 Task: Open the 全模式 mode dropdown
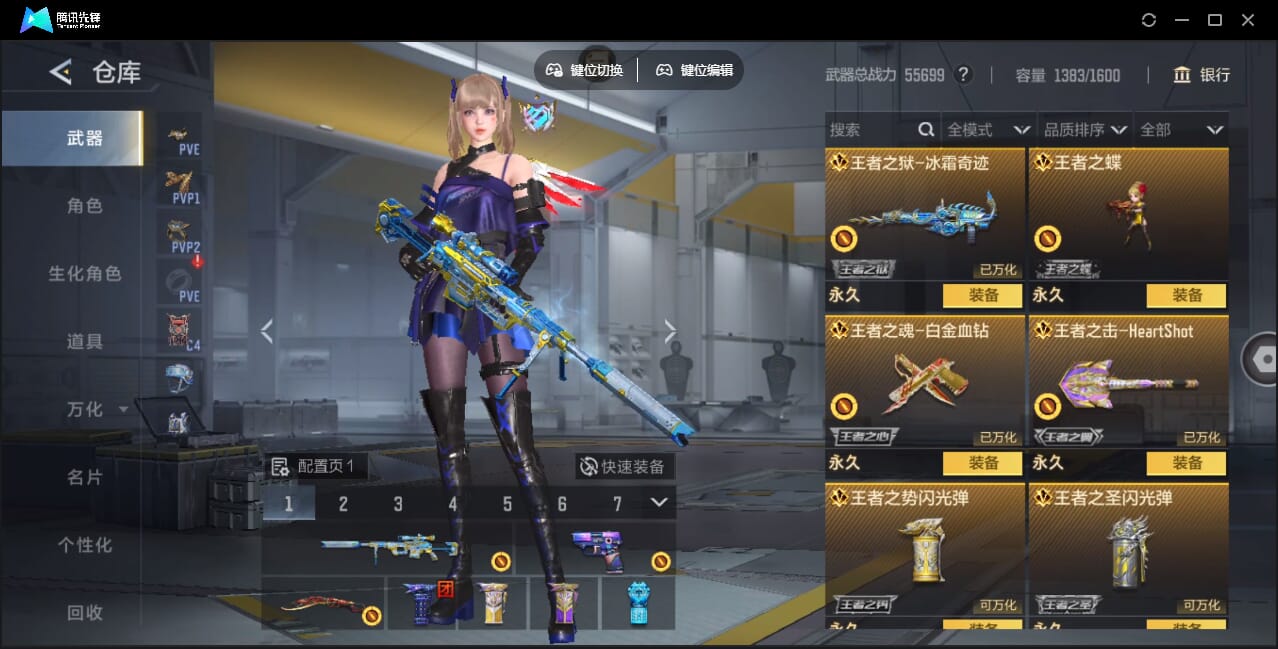(988, 130)
